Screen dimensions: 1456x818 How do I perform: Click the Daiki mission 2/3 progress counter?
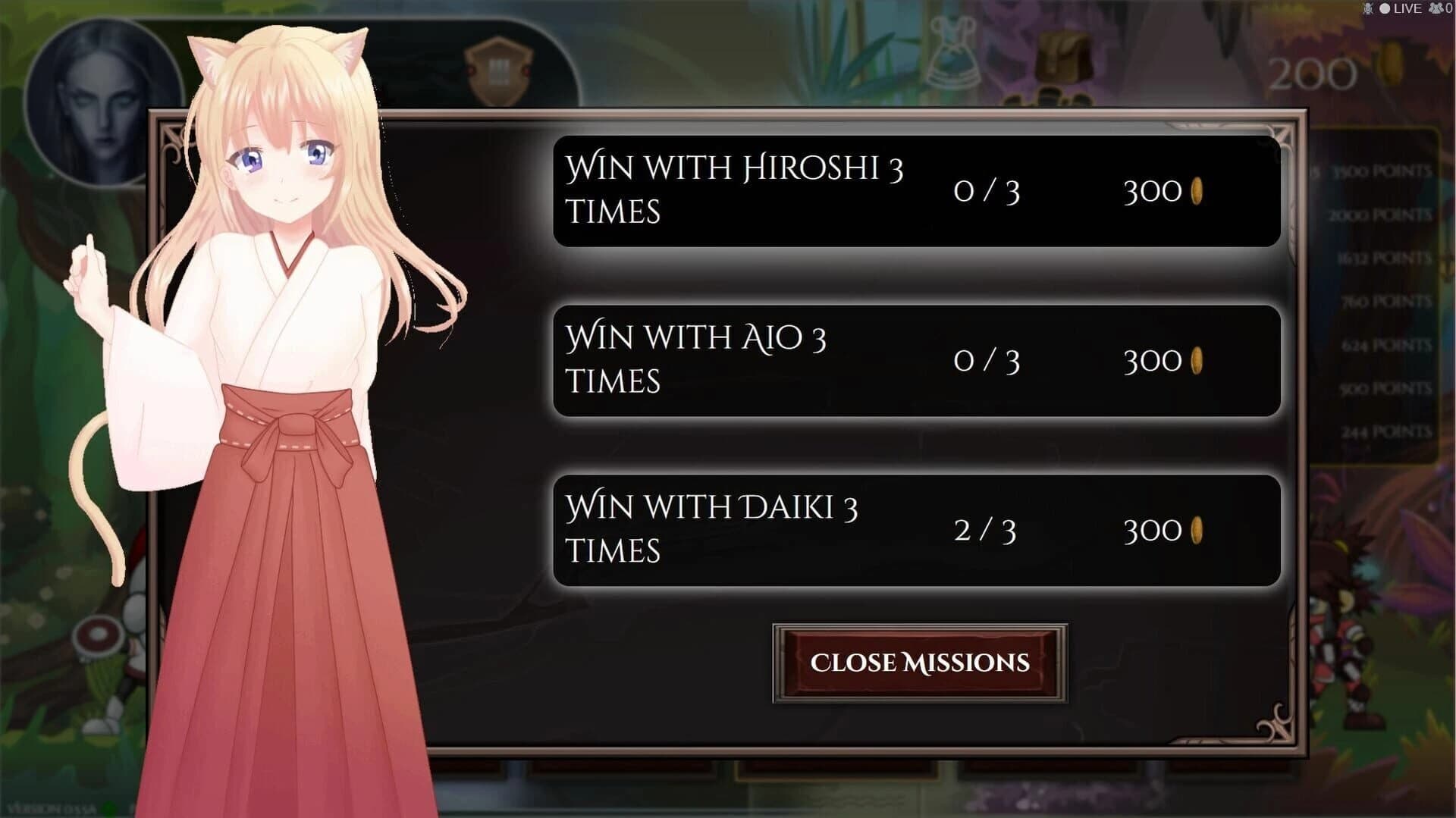(x=986, y=531)
